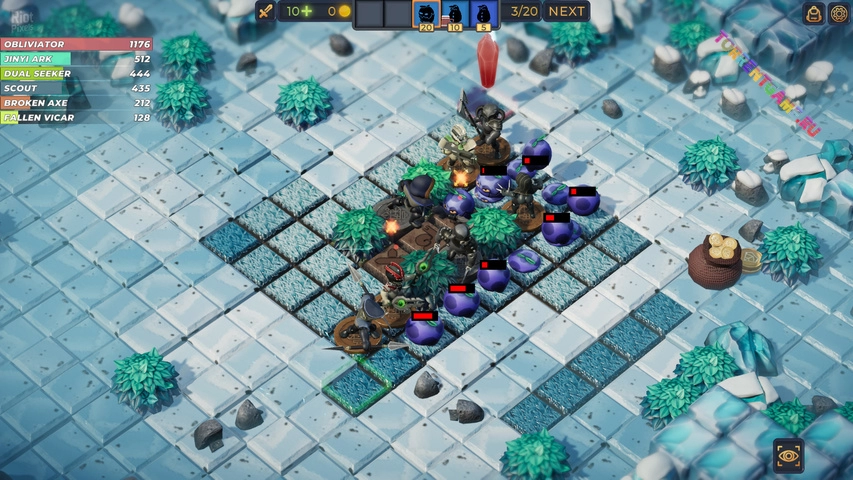Toggle the eye view mode button
Viewport: 853px width, 480px height.
coord(788,456)
